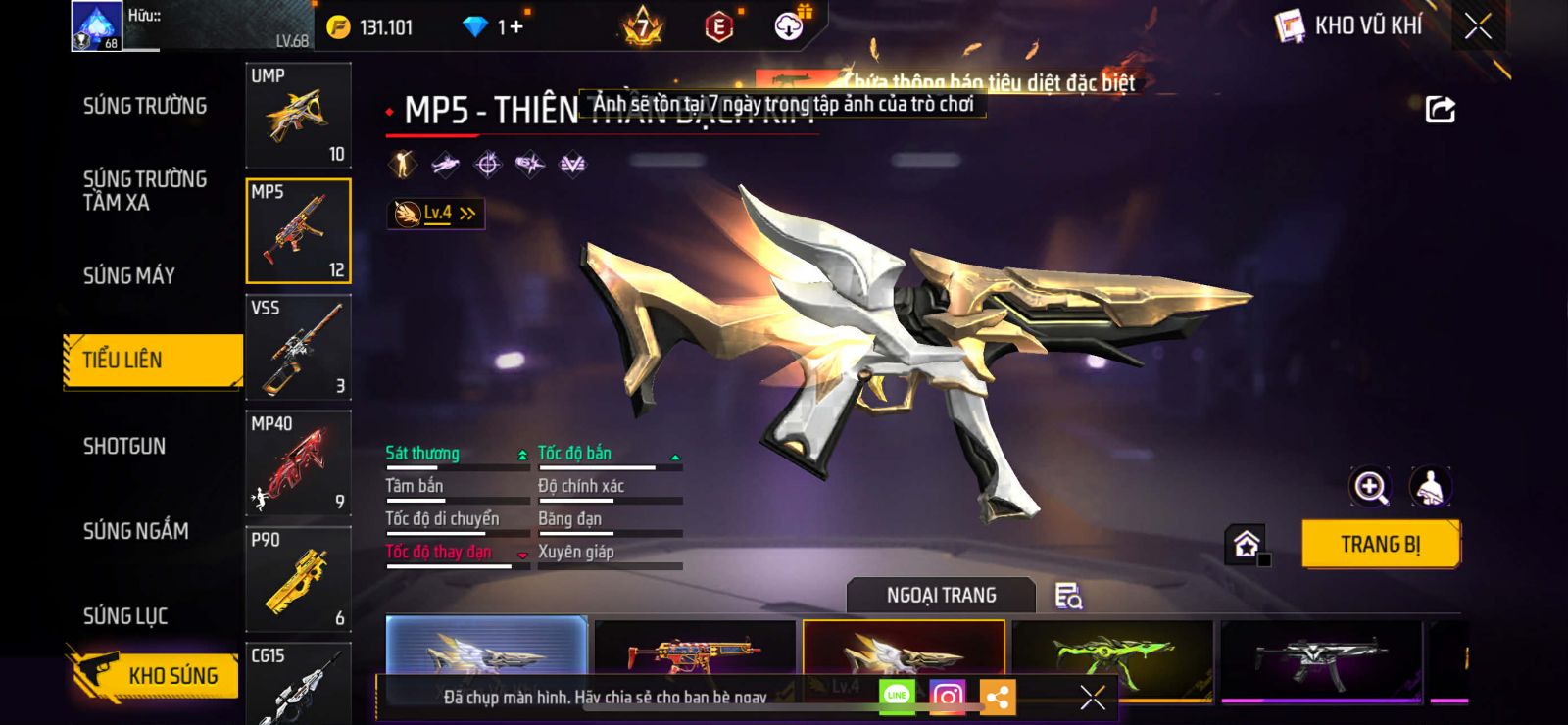Pick the P90 weapon tile
The image size is (1568, 725).
(x=298, y=579)
